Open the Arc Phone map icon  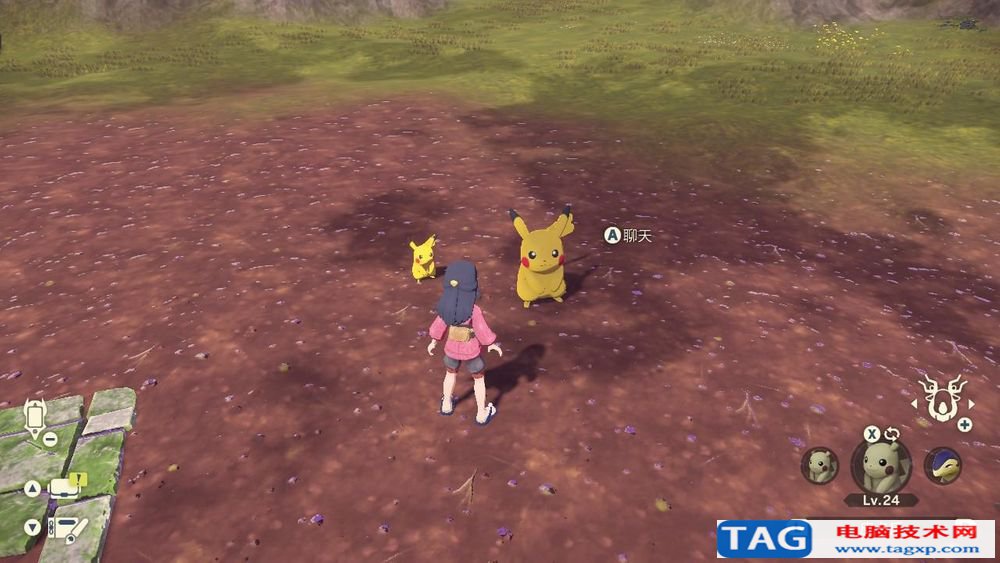[x=37, y=416]
